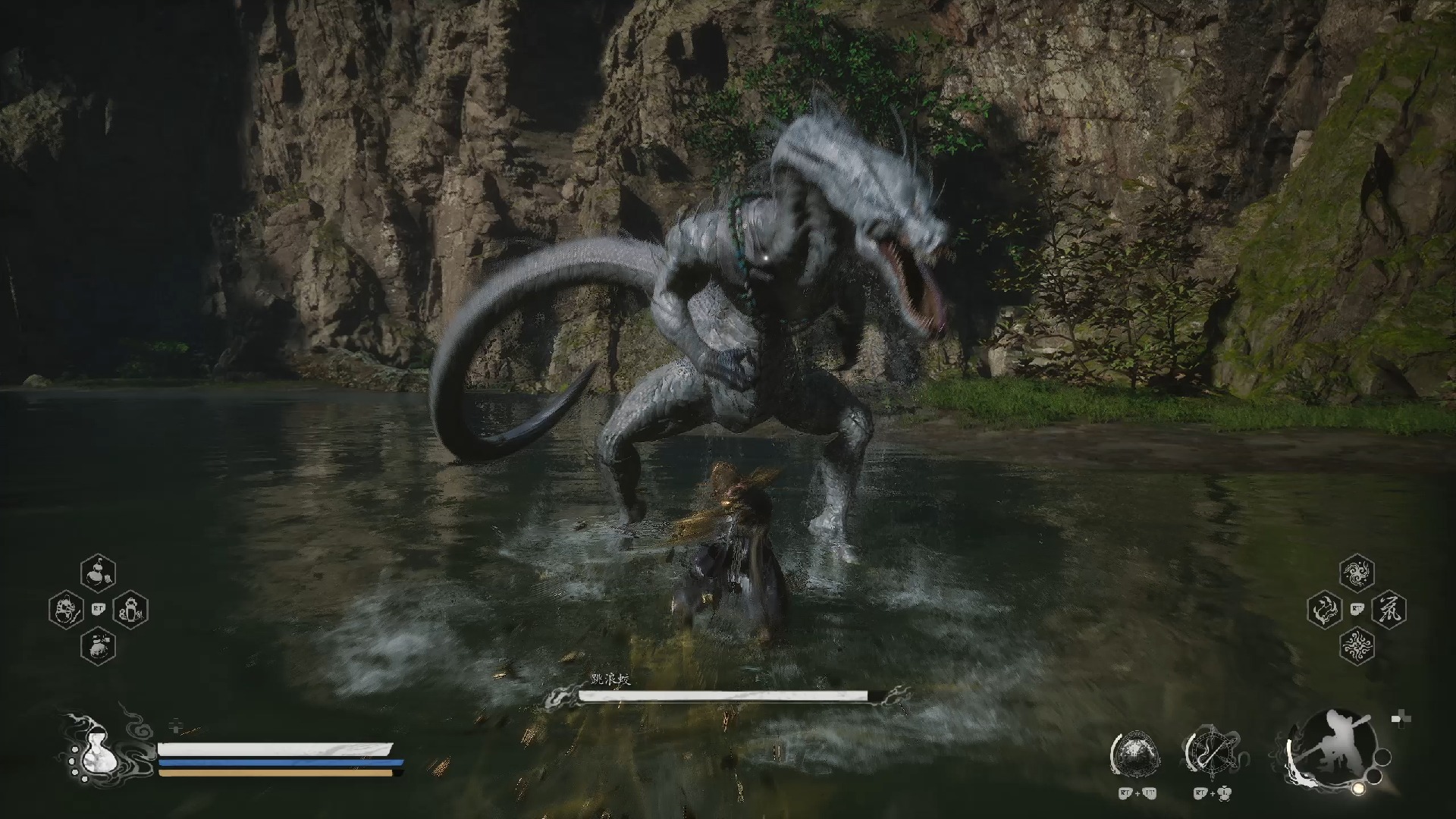This screenshot has height=819, width=1456.
Task: Use the tall lidded pot item hexagon
Action: point(130,610)
